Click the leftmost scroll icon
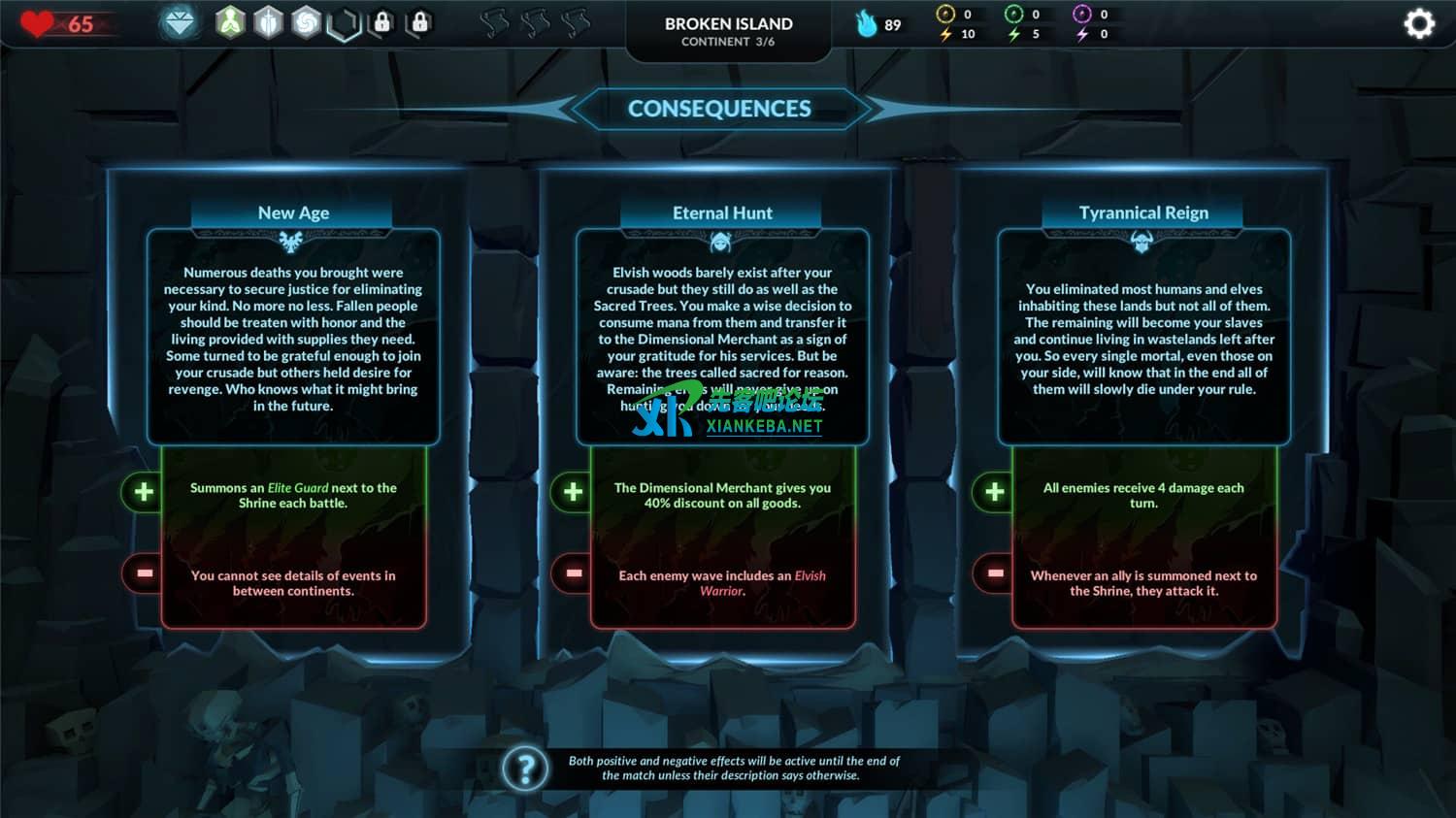This screenshot has width=1456, height=818. coord(493,21)
